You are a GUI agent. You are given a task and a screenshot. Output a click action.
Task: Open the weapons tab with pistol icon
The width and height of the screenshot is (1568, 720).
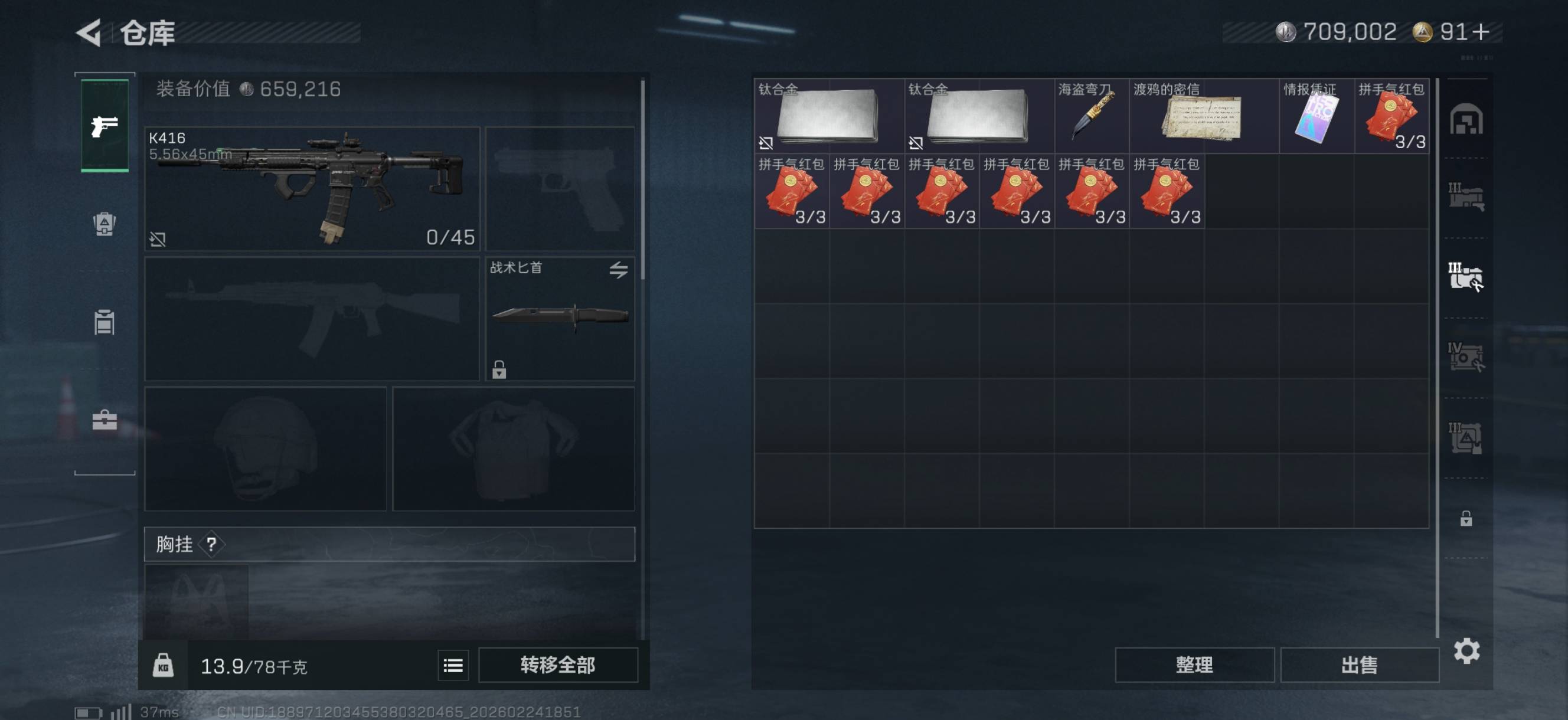click(104, 126)
